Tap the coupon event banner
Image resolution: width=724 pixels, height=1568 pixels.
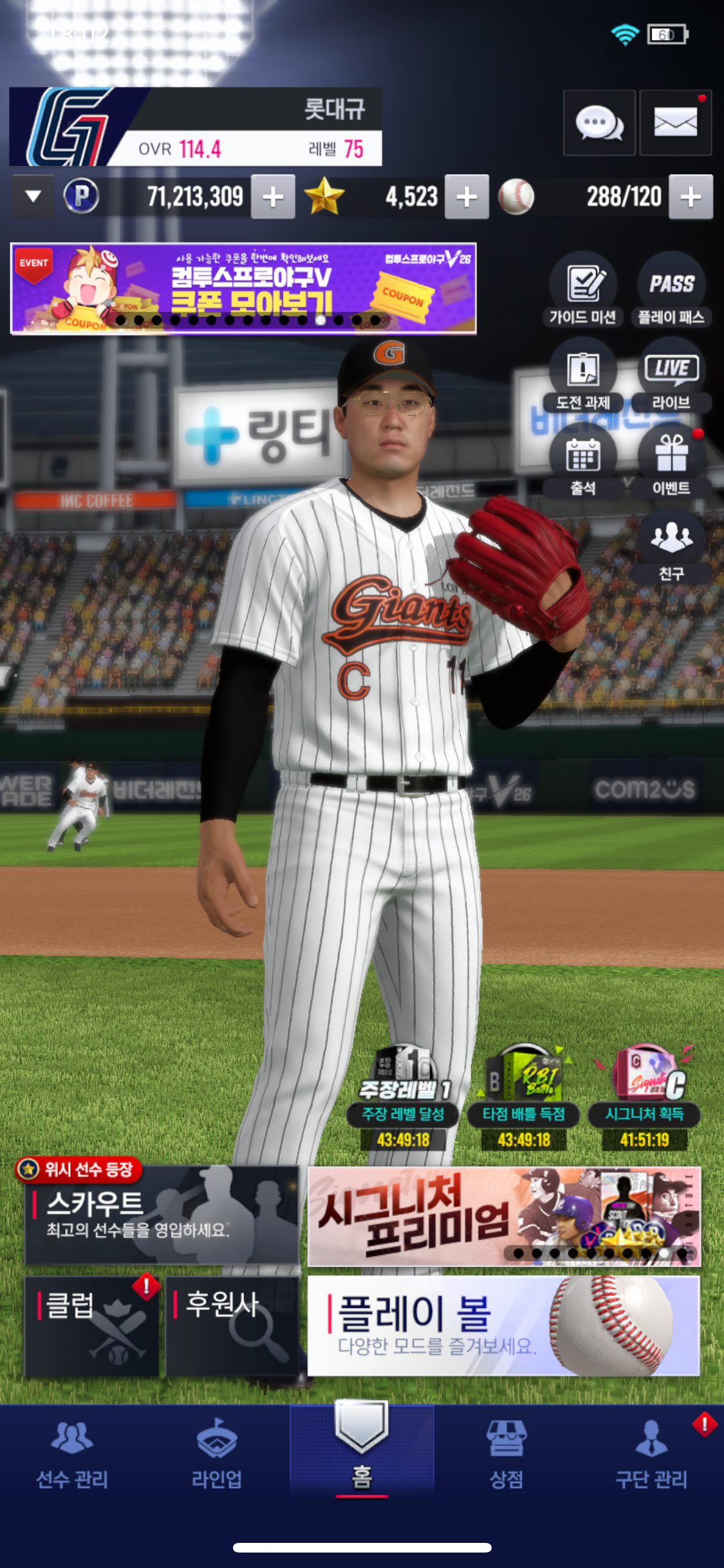point(243,288)
